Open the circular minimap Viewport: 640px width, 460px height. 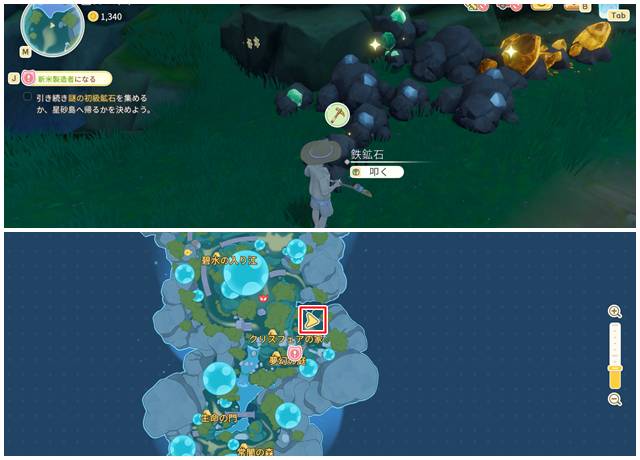[x=52, y=28]
